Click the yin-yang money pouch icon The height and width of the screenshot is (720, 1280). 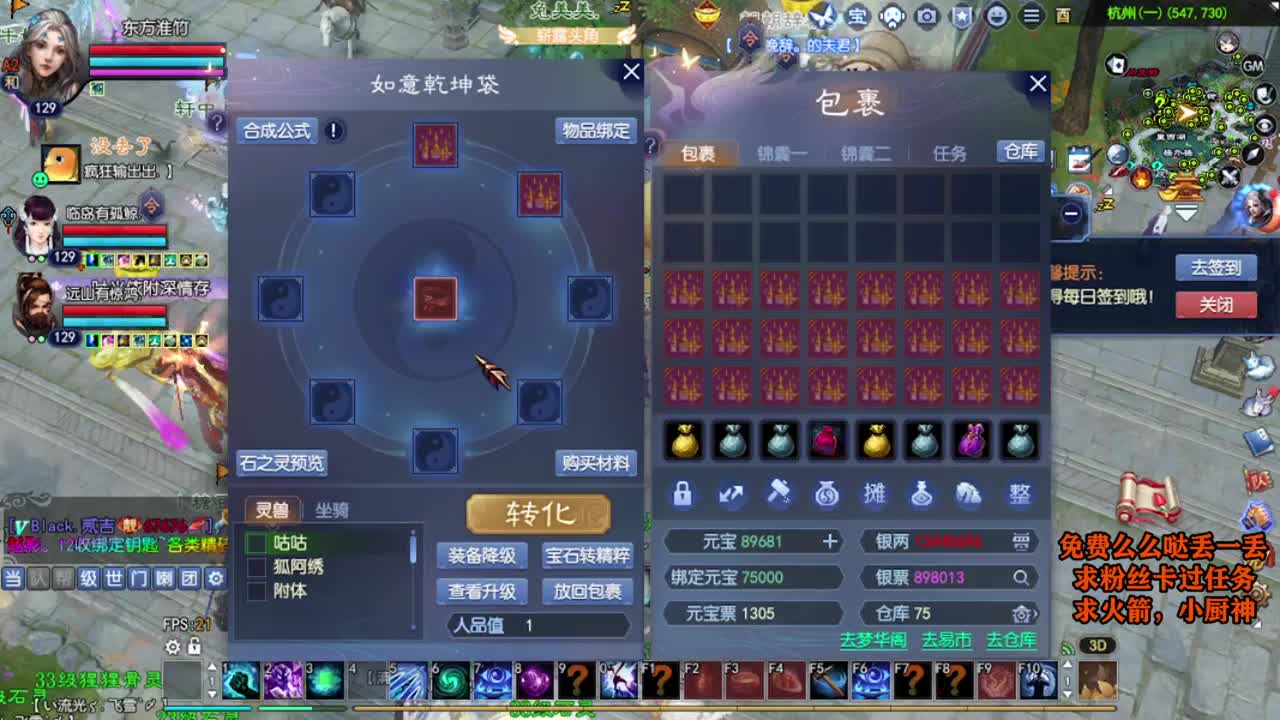(x=828, y=493)
